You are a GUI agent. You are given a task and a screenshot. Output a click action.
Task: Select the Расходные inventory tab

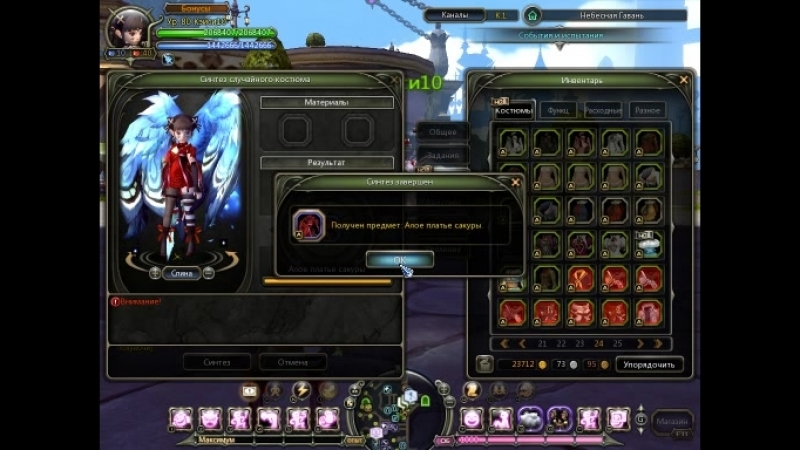pos(604,110)
